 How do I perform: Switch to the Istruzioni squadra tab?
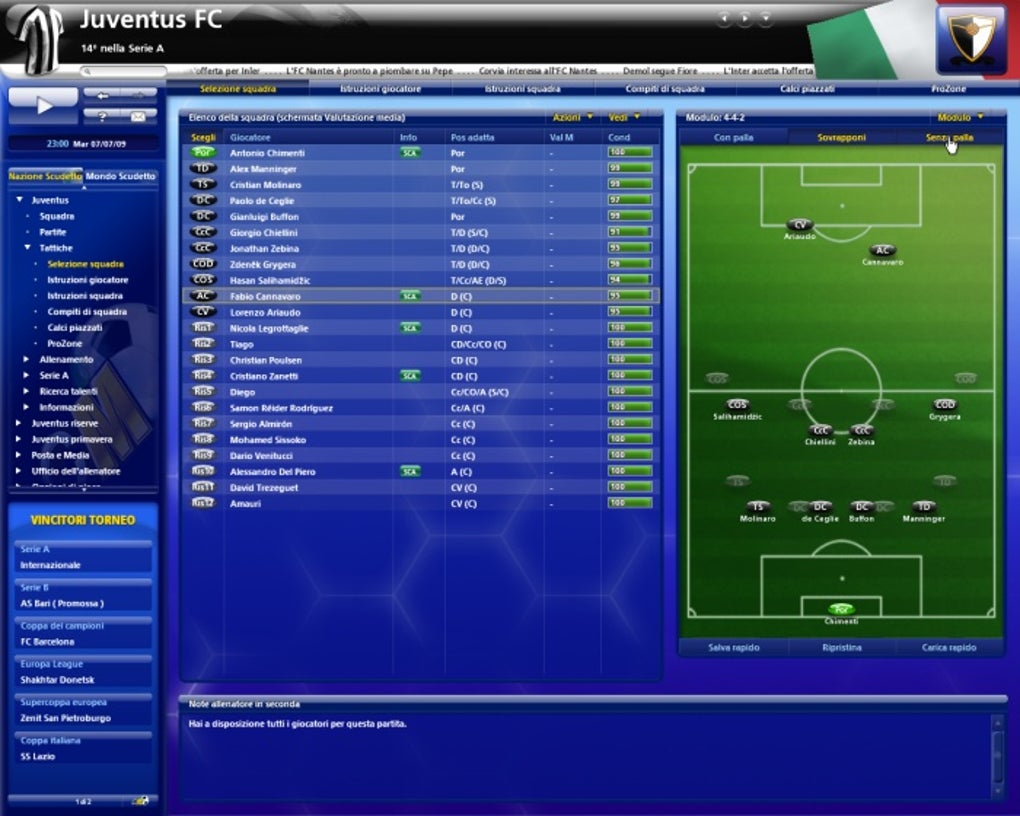point(522,89)
